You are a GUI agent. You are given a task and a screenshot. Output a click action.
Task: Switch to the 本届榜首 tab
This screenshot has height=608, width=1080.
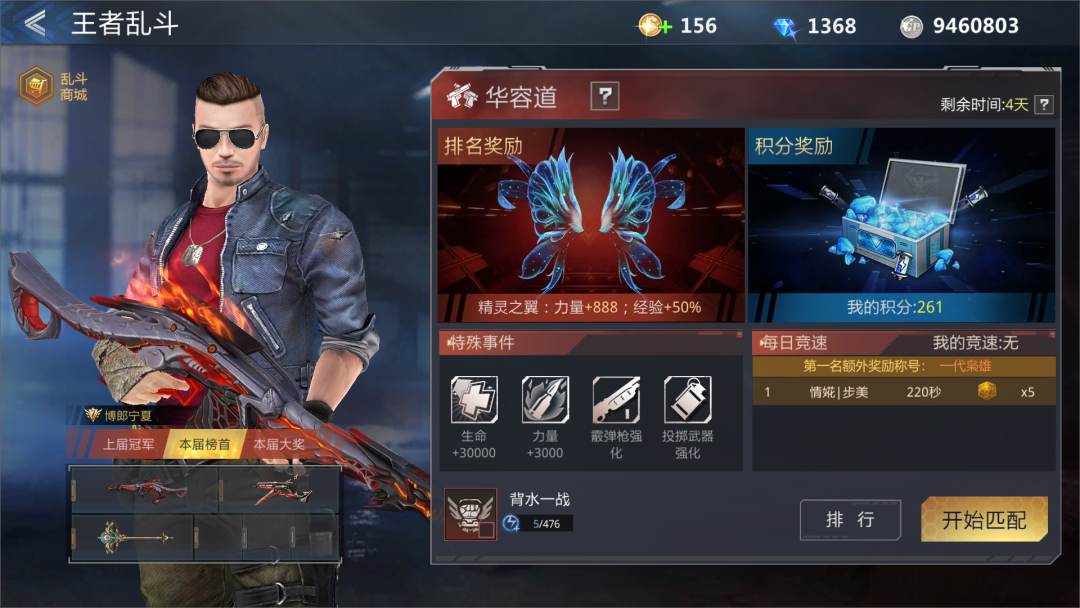click(204, 444)
